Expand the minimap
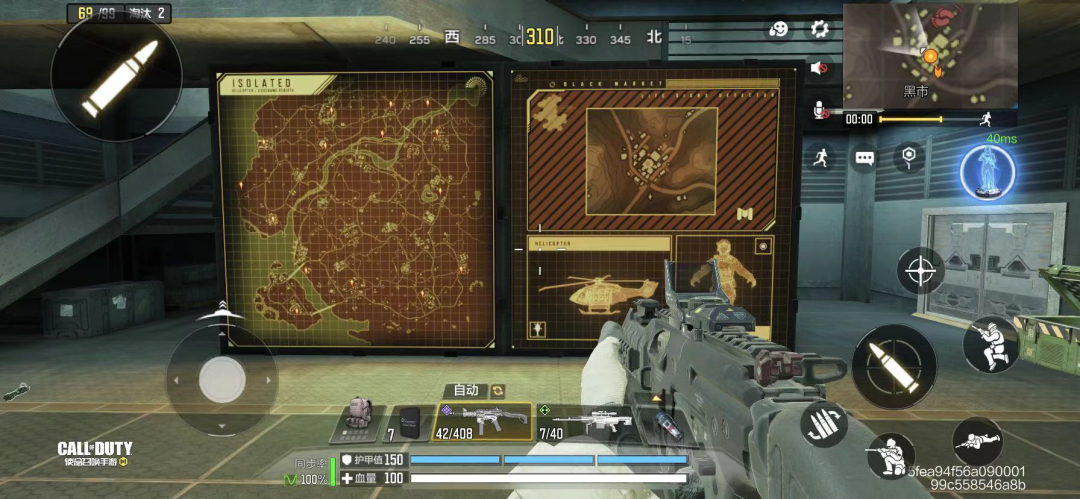Viewport: 1080px width, 499px height. coord(930,54)
